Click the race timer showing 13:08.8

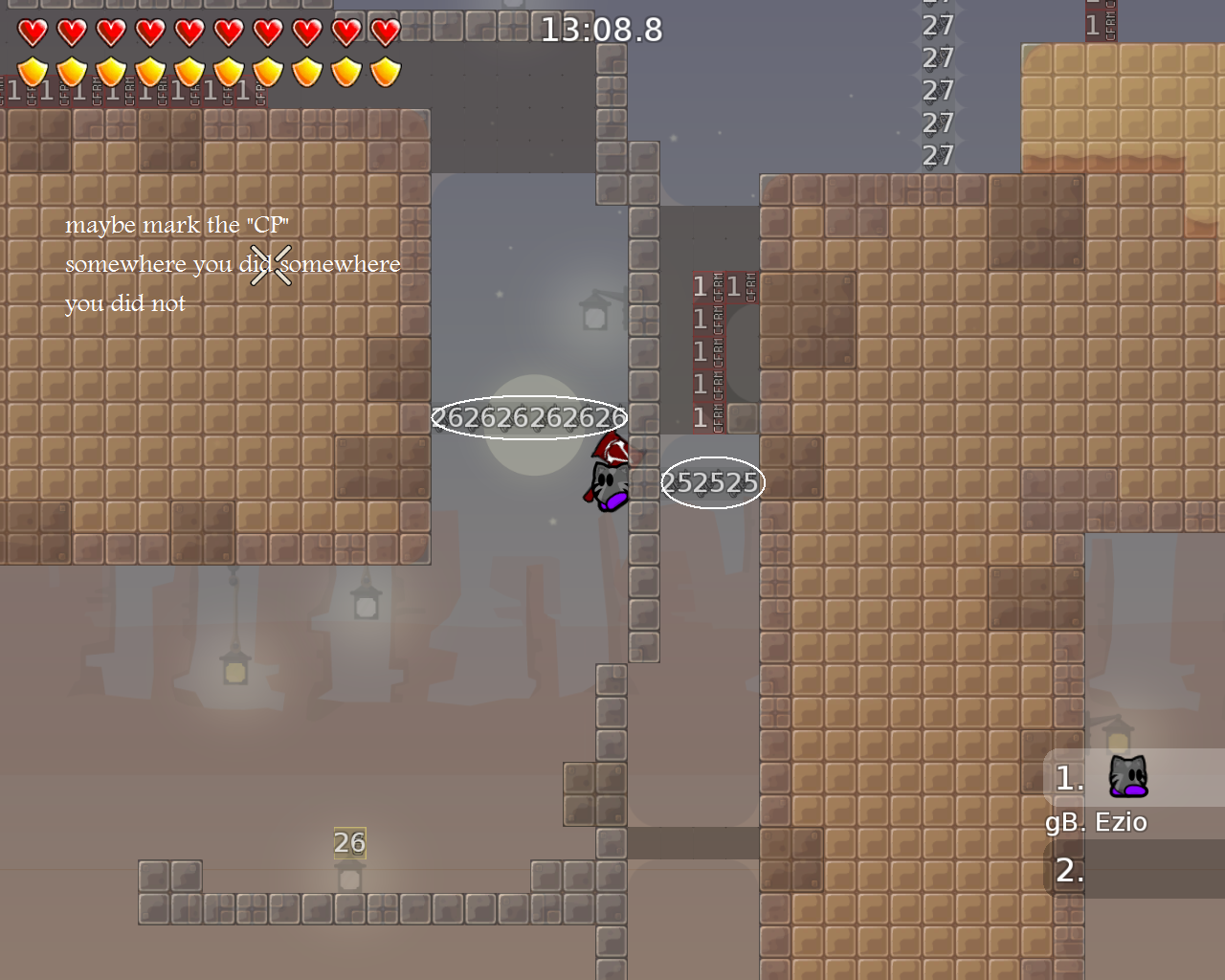(x=601, y=30)
